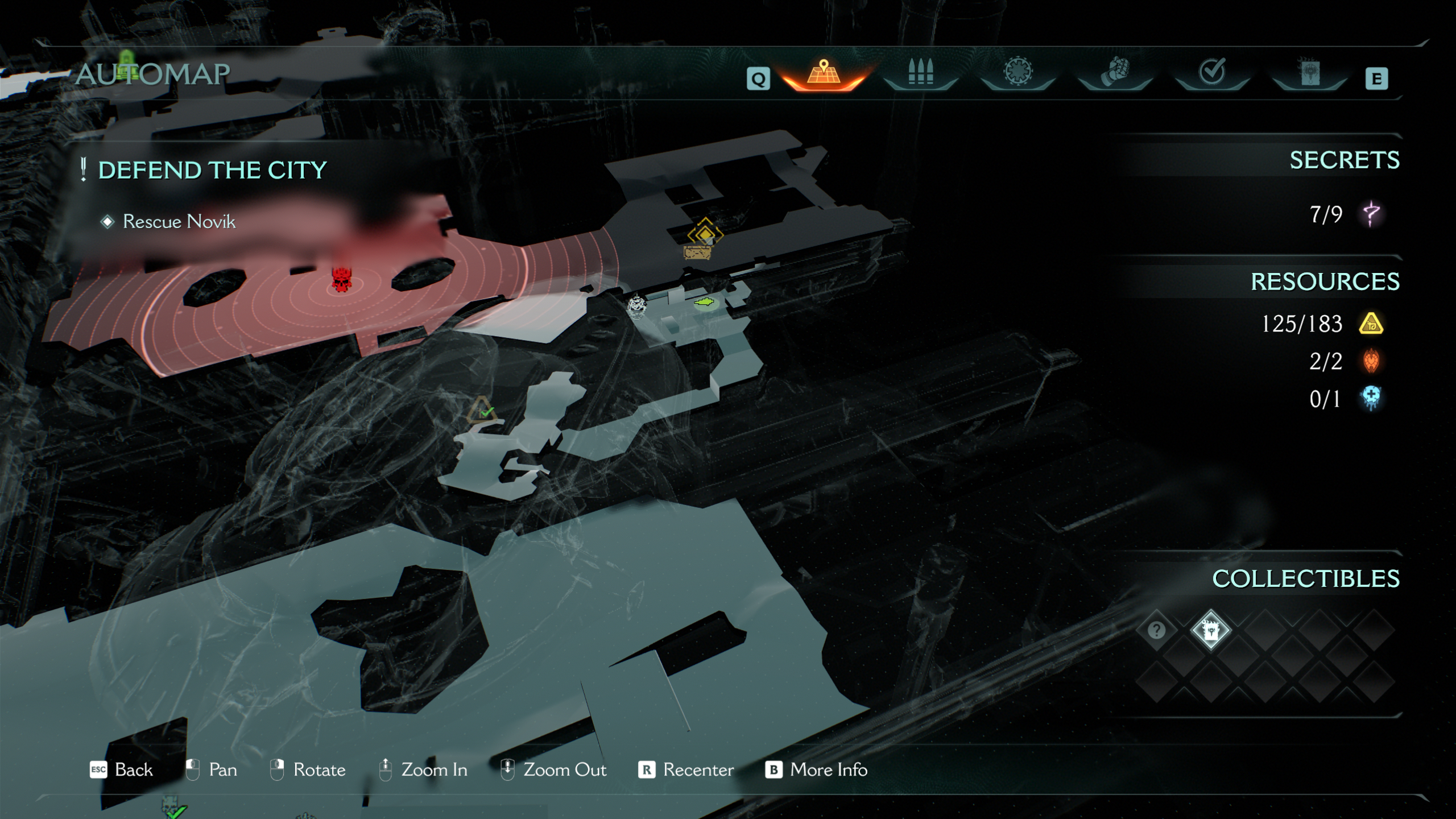1456x819 pixels.
Task: Click the yellow gold resource icon
Action: pyautogui.click(x=1371, y=324)
